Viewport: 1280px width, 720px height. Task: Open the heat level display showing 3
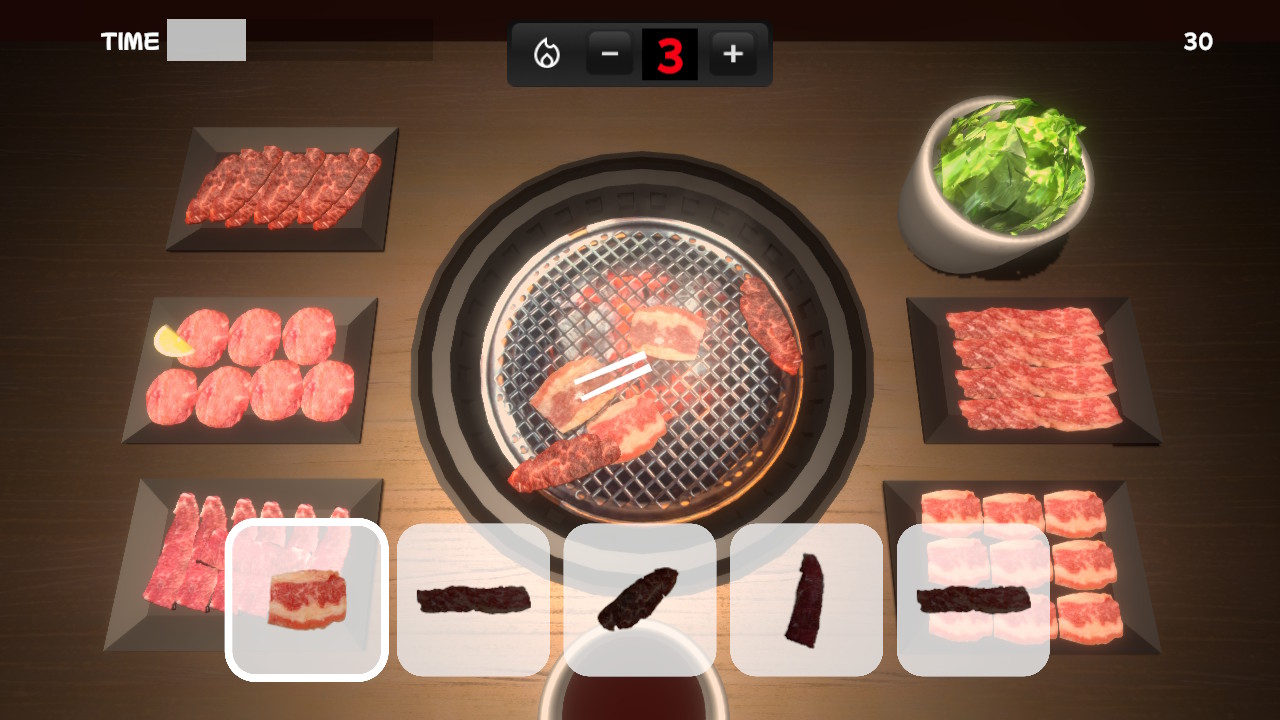pos(671,54)
